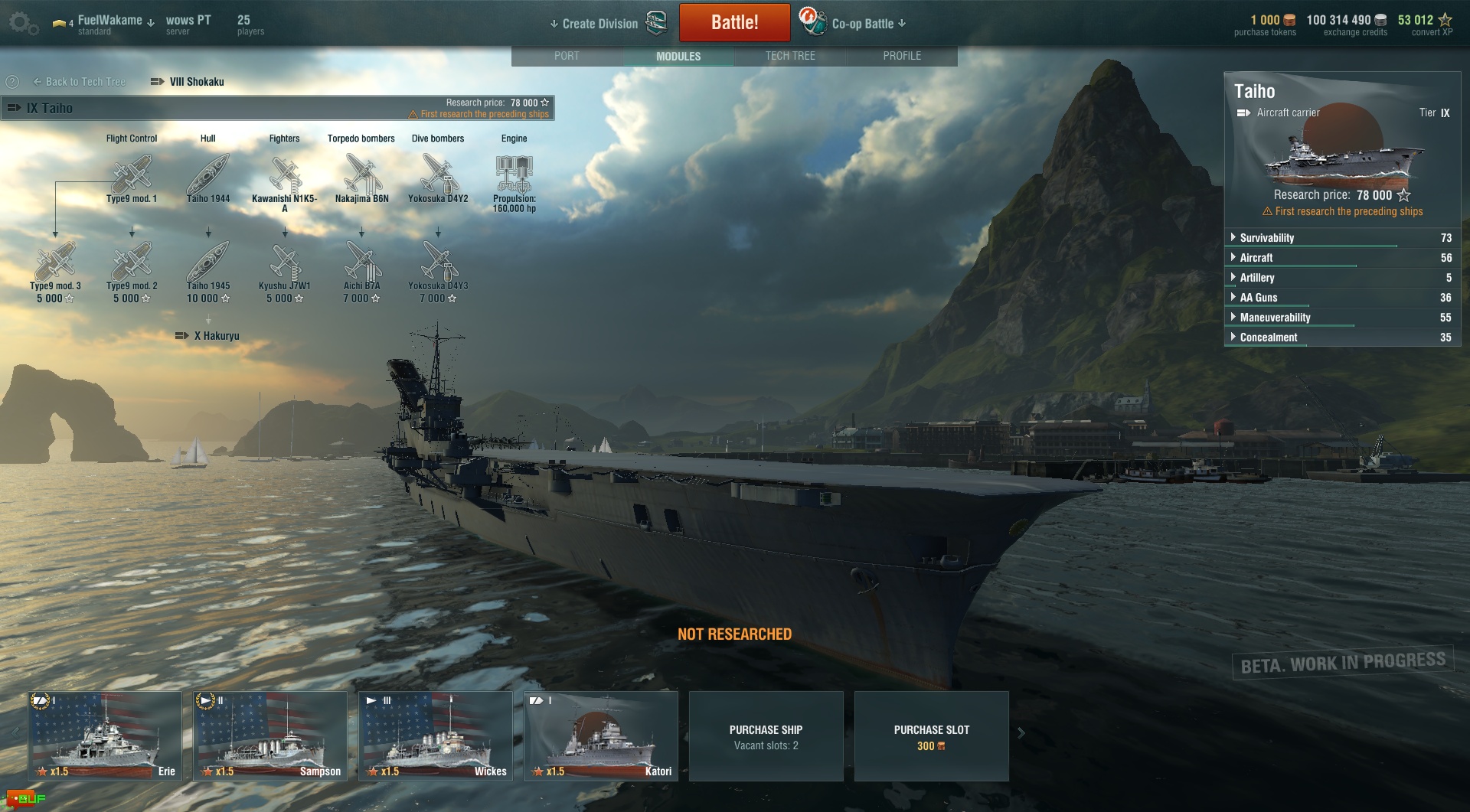
Task: Open the Tech Tree tab
Action: coord(790,56)
